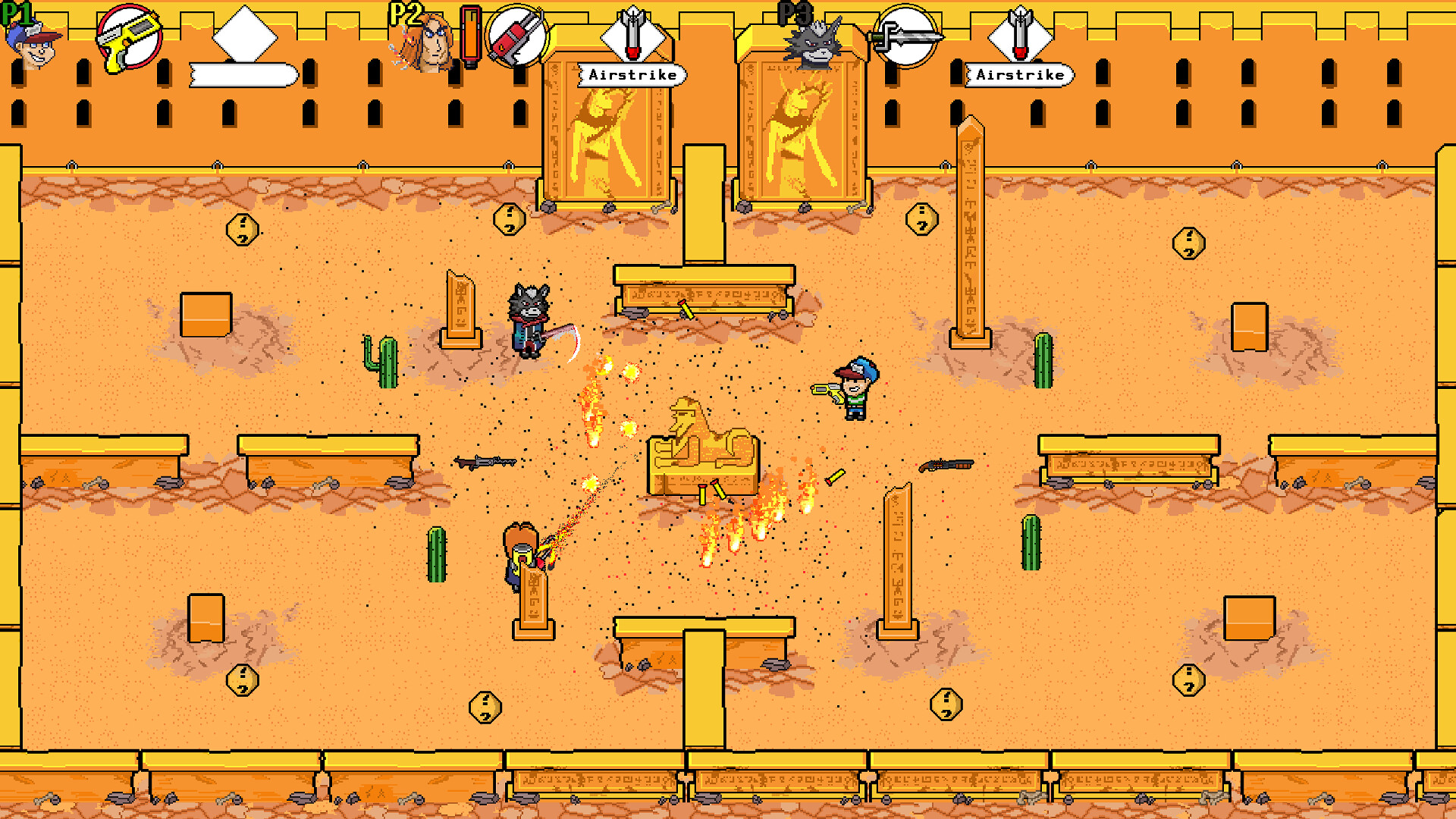This screenshot has width=1456, height=819.
Task: Click the blank banner under P1's perk slot
Action: click(241, 76)
